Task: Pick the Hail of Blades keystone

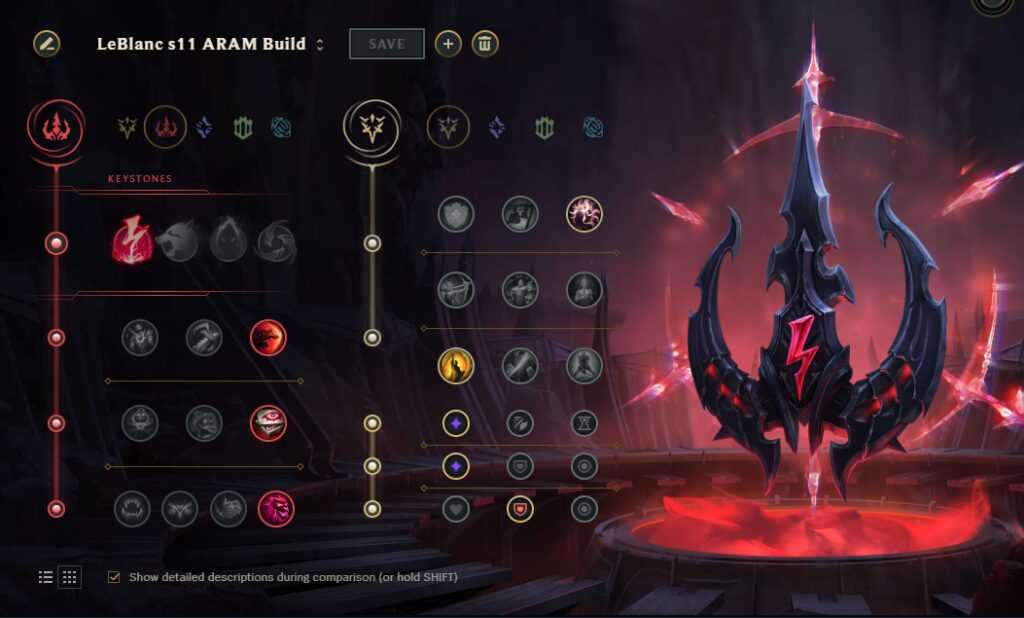Action: 275,242
